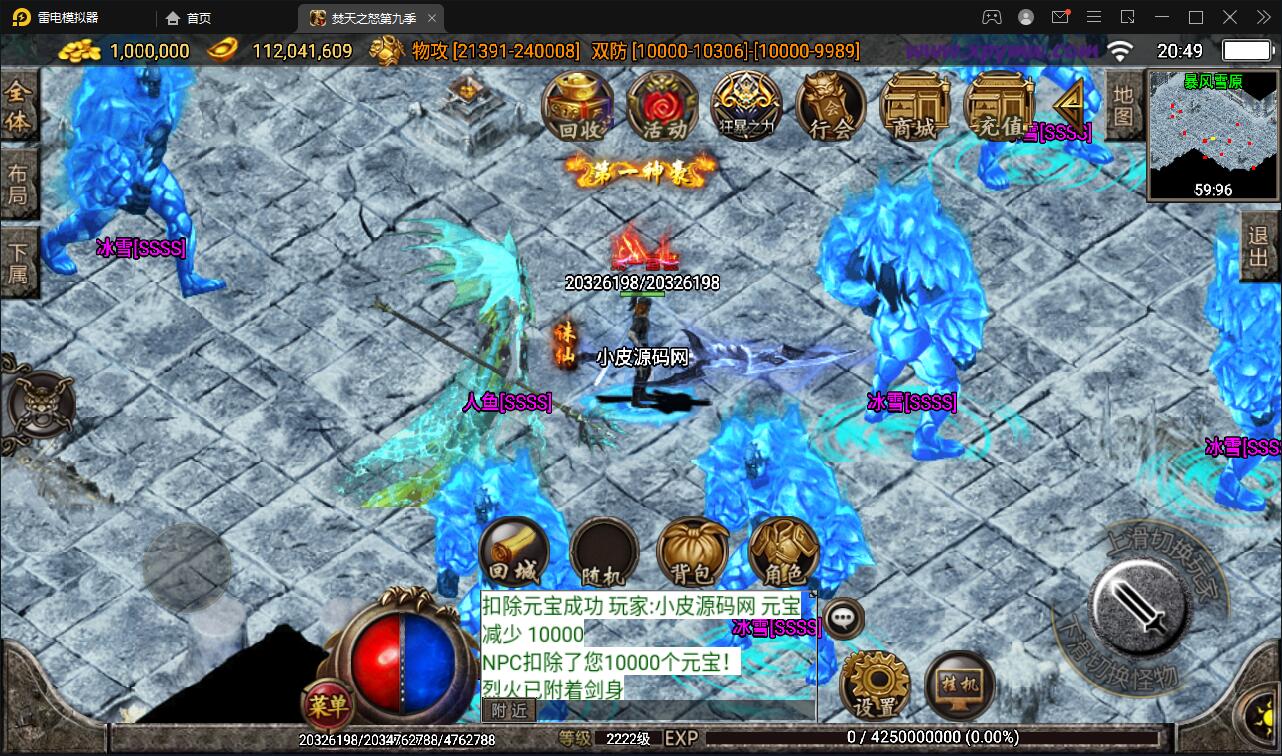
Task: Open the 角色 character panel
Action: coord(783,552)
